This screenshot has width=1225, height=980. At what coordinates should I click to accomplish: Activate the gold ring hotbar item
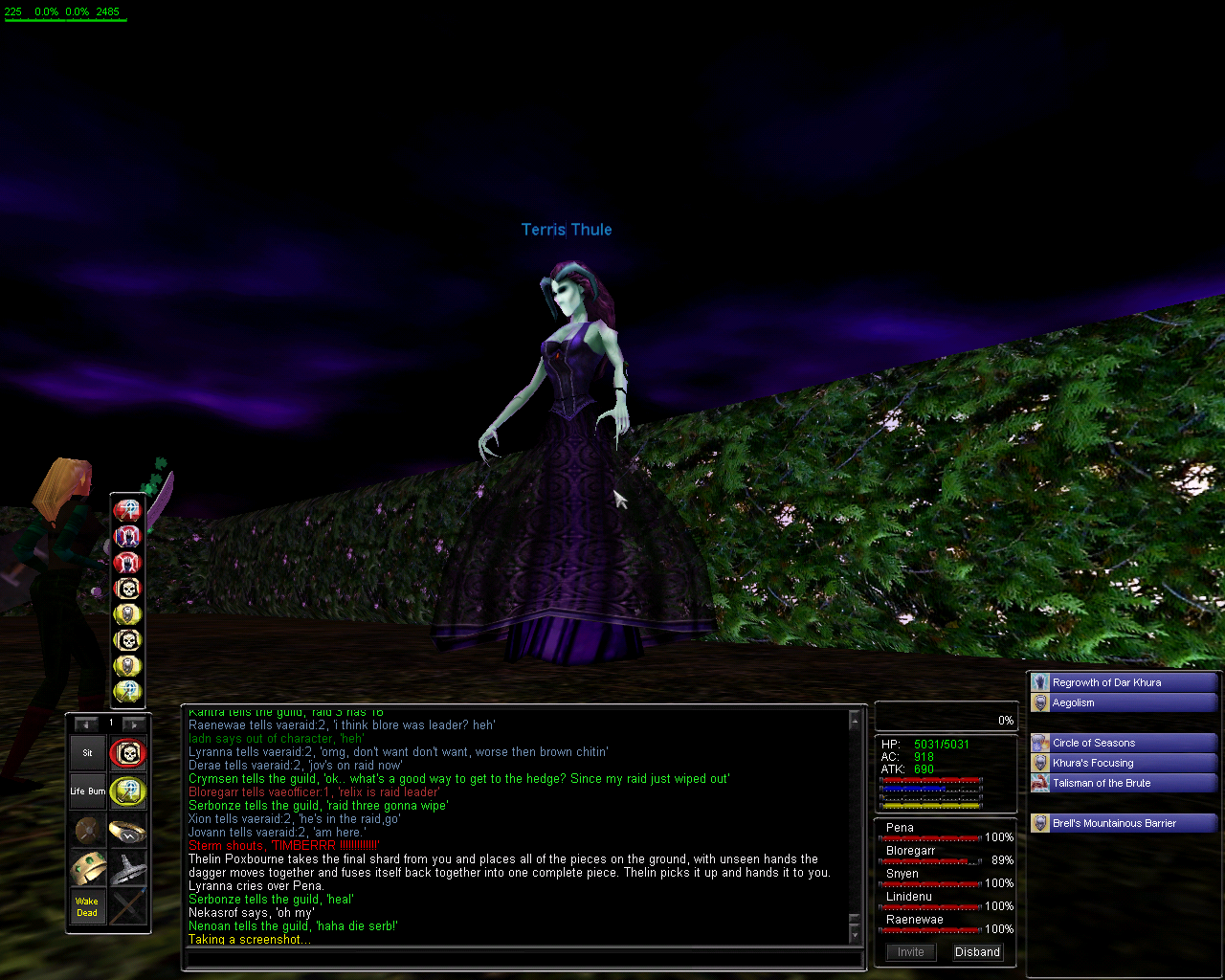pos(127,831)
